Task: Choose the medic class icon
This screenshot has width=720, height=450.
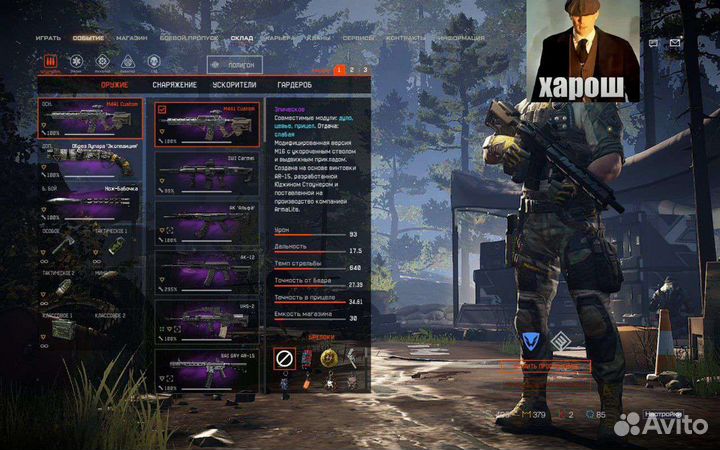Action: pos(75,62)
